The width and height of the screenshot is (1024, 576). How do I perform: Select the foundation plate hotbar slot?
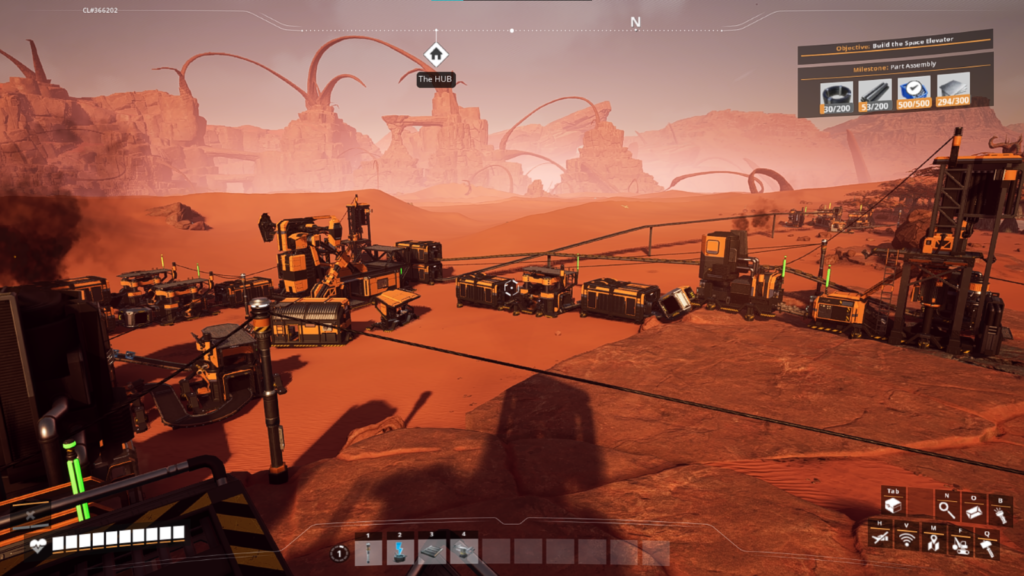pyautogui.click(x=430, y=552)
